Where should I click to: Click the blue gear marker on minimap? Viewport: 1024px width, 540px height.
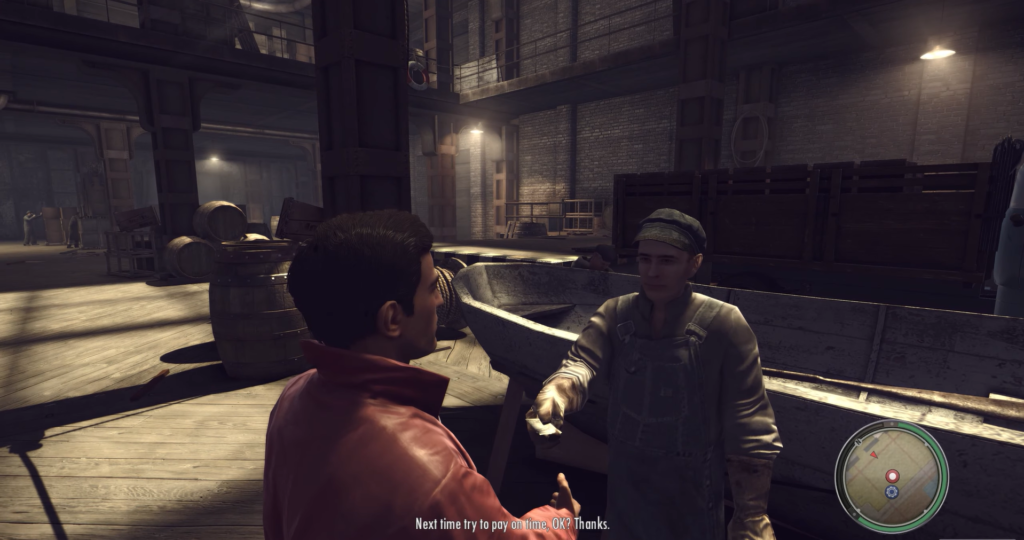coord(892,492)
